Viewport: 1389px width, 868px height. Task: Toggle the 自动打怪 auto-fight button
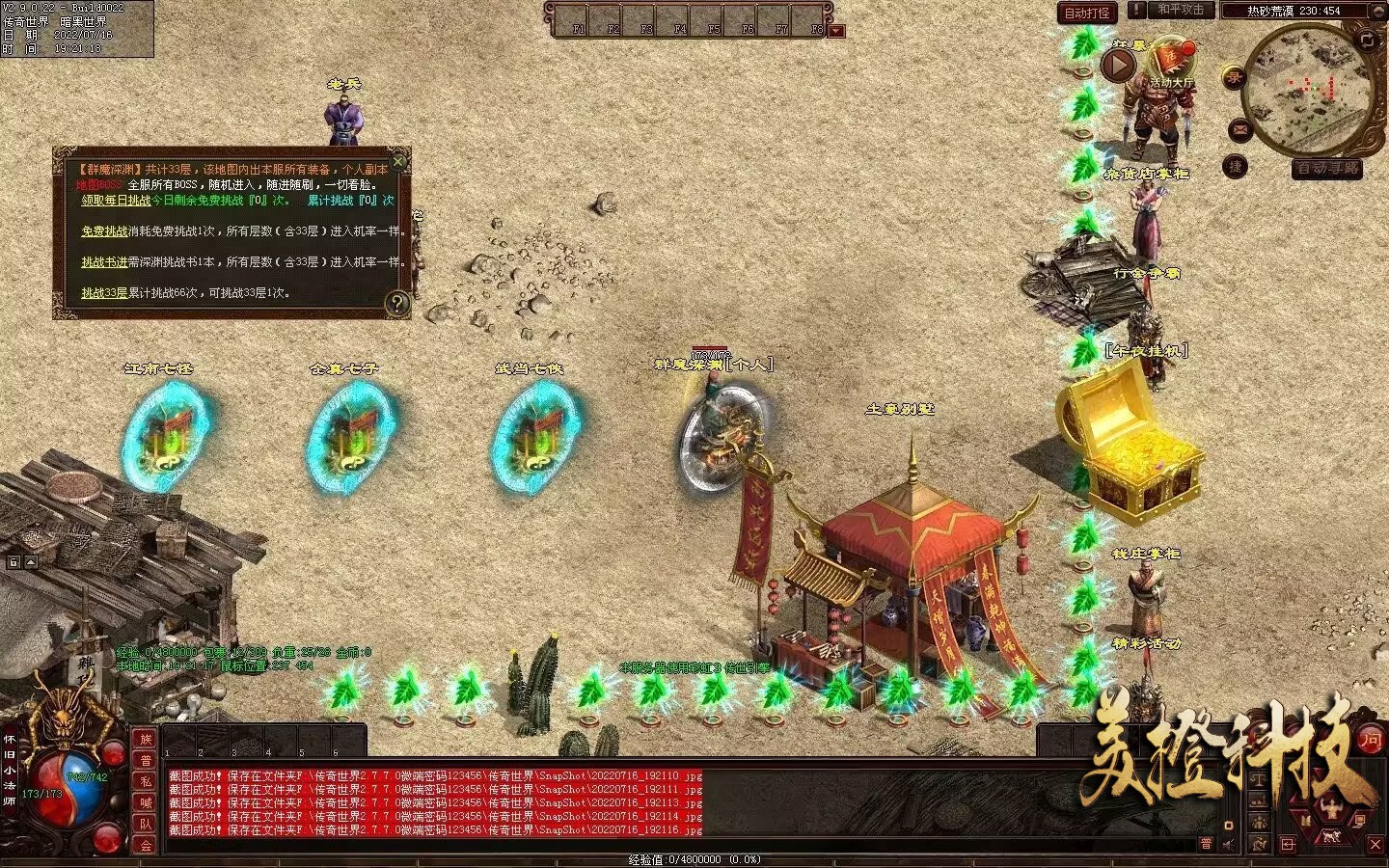pyautogui.click(x=1087, y=13)
